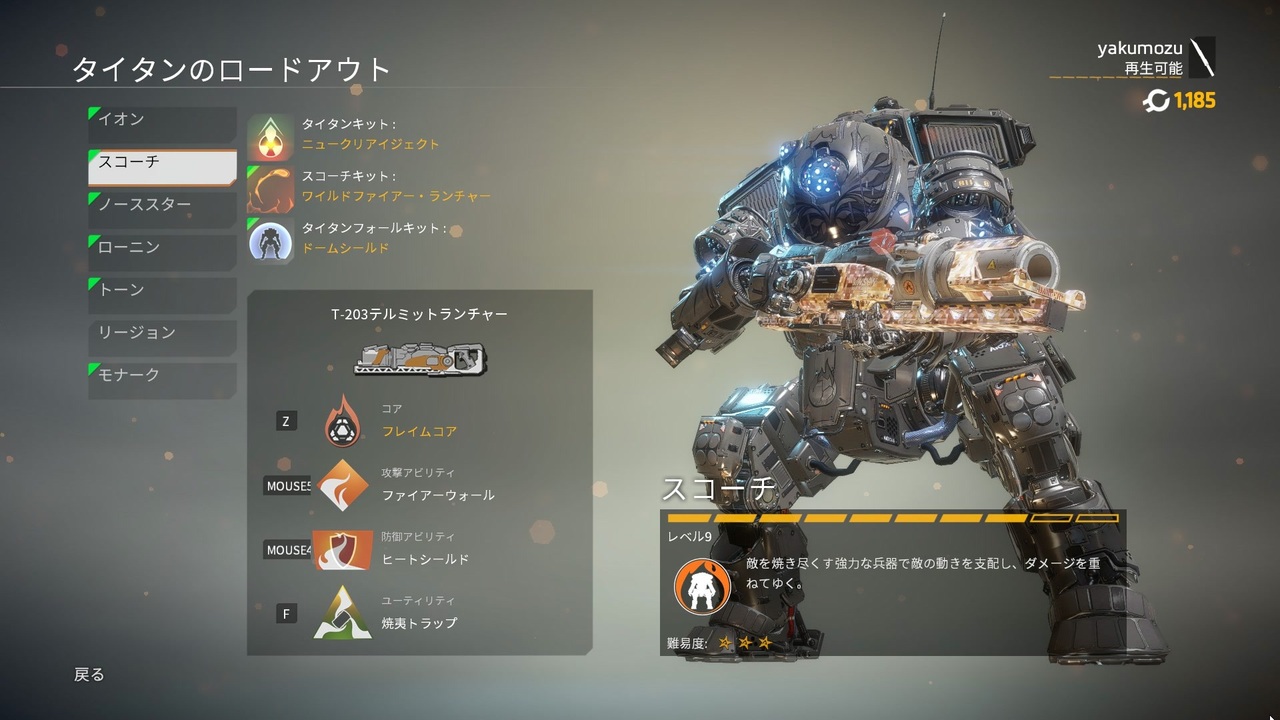Click the トーン list entry
This screenshot has height=720, width=1280.
[x=160, y=290]
